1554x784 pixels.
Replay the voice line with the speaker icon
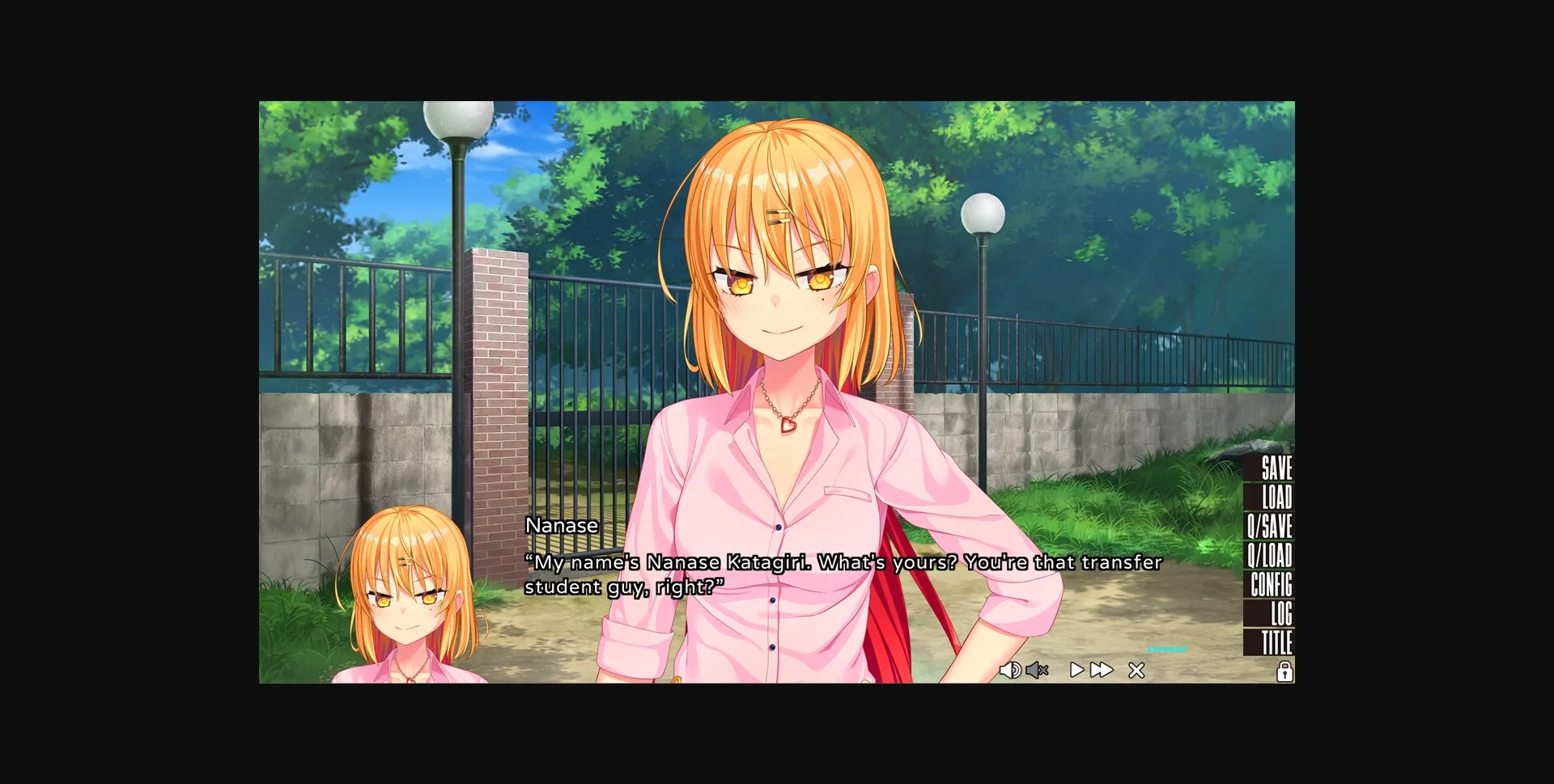[x=1011, y=670]
